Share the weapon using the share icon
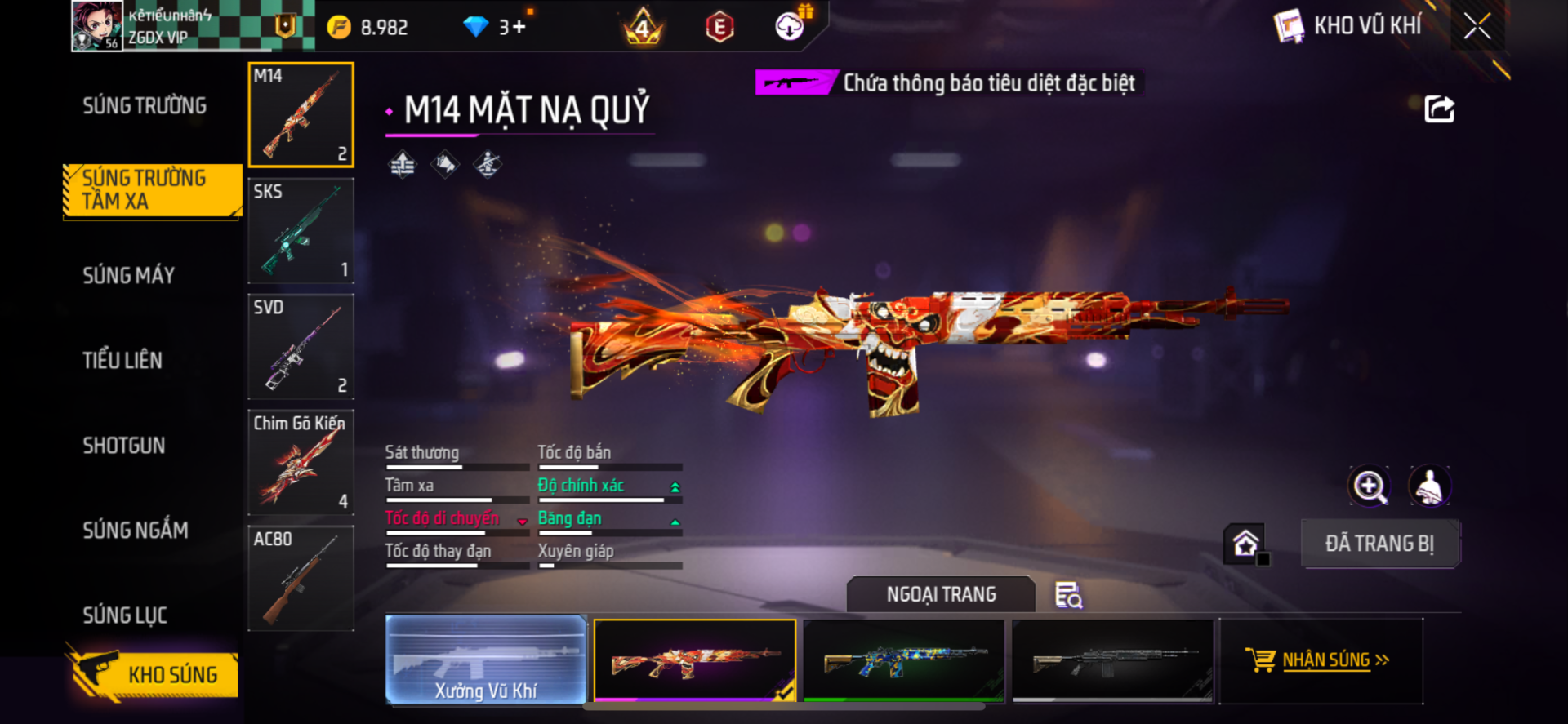Screen dimensions: 1568x724 click(1439, 109)
